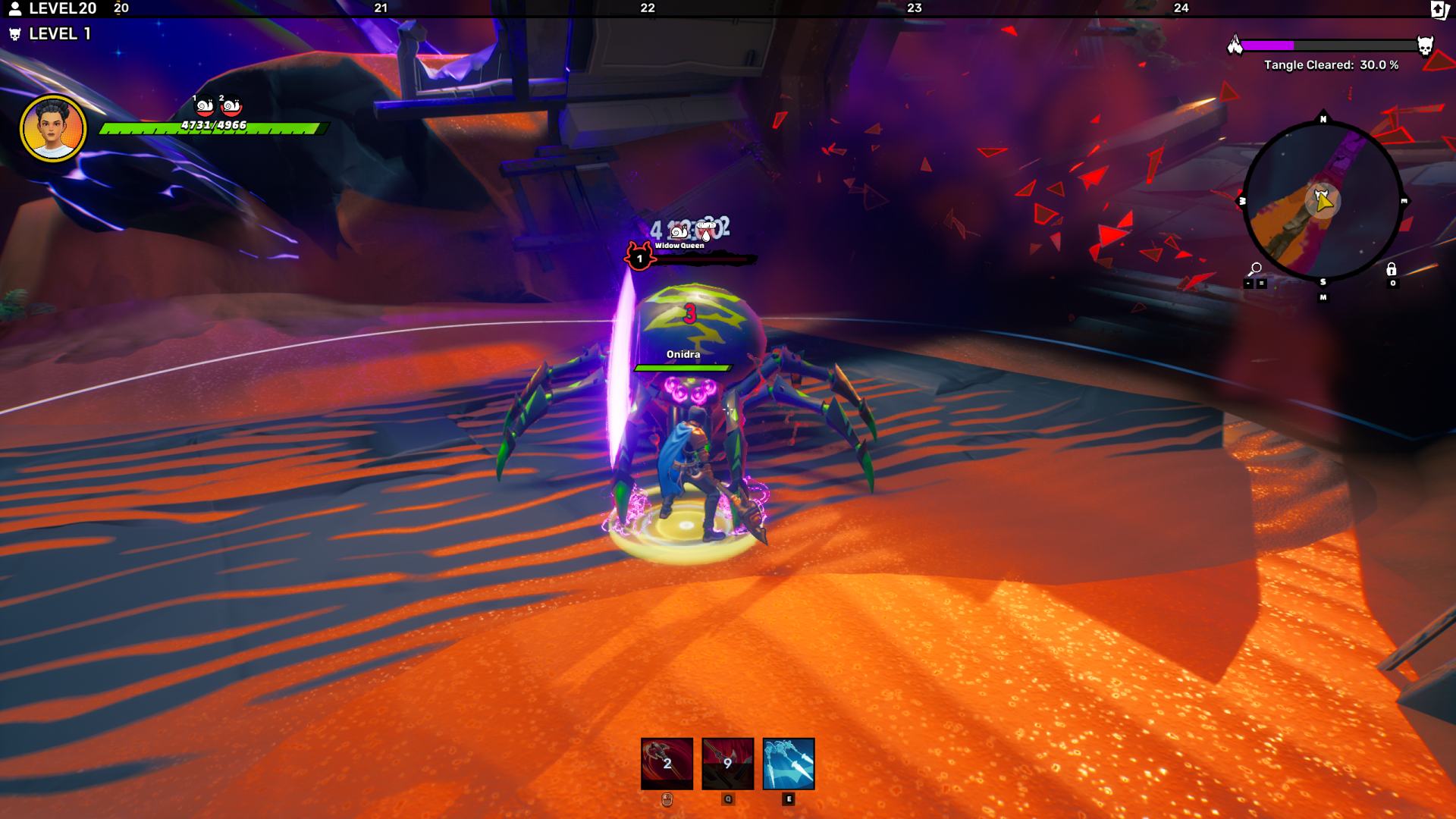The height and width of the screenshot is (819, 1456).
Task: Open the cards icon in the top-right corner
Action: 1439,9
